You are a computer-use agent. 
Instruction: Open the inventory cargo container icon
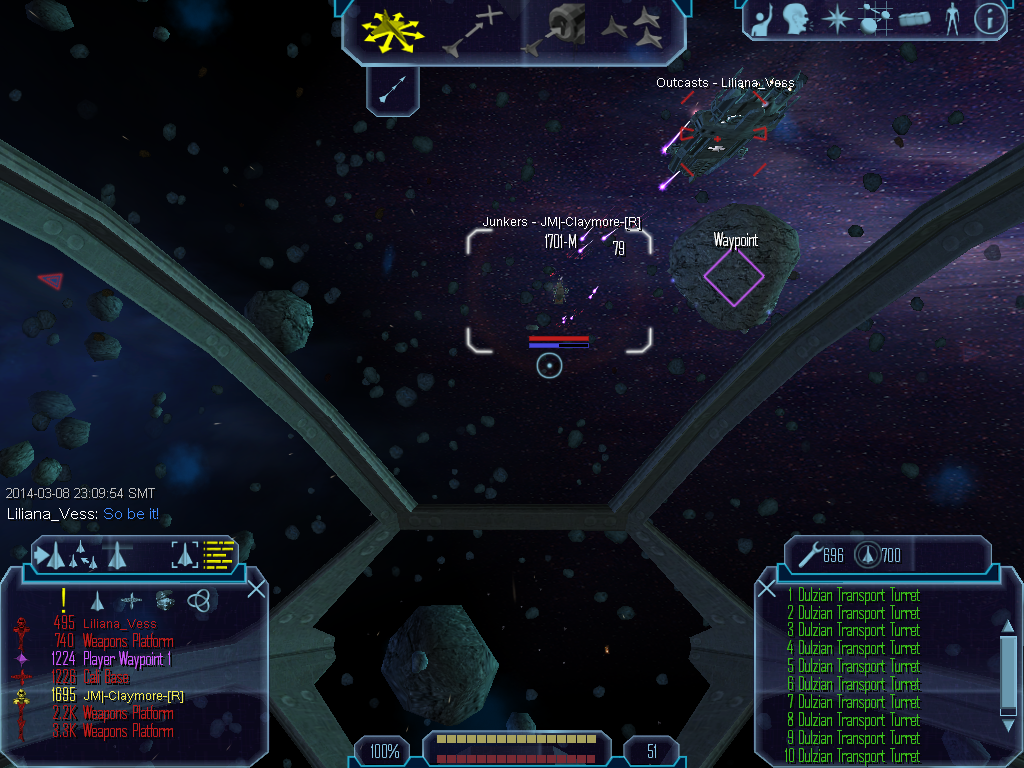click(x=914, y=19)
